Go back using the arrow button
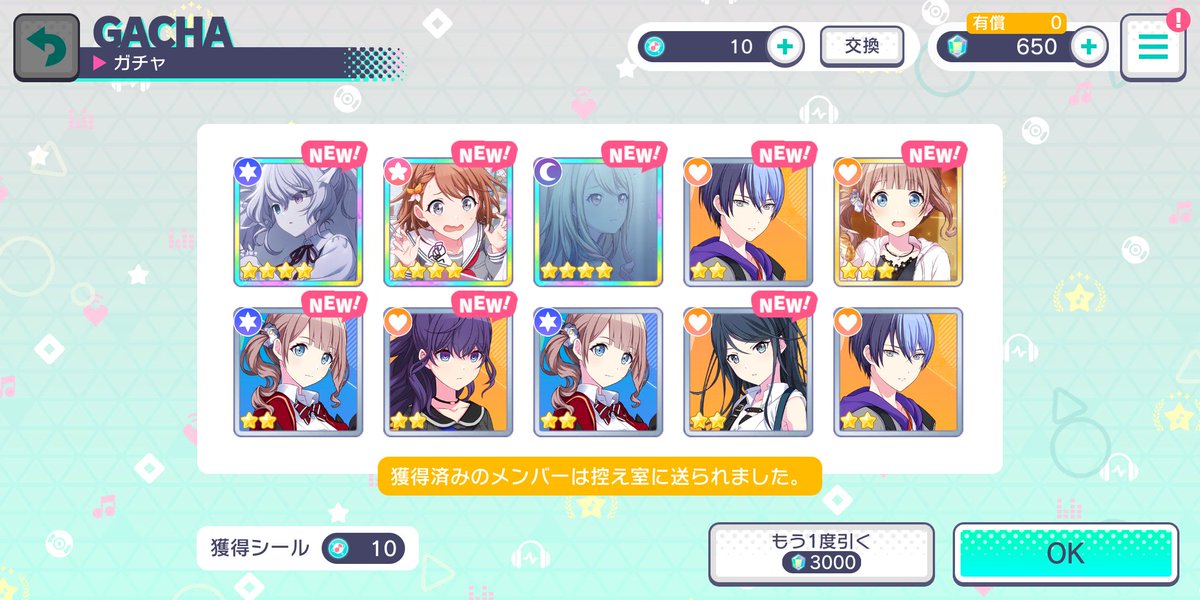The height and width of the screenshot is (600, 1200). (46, 47)
